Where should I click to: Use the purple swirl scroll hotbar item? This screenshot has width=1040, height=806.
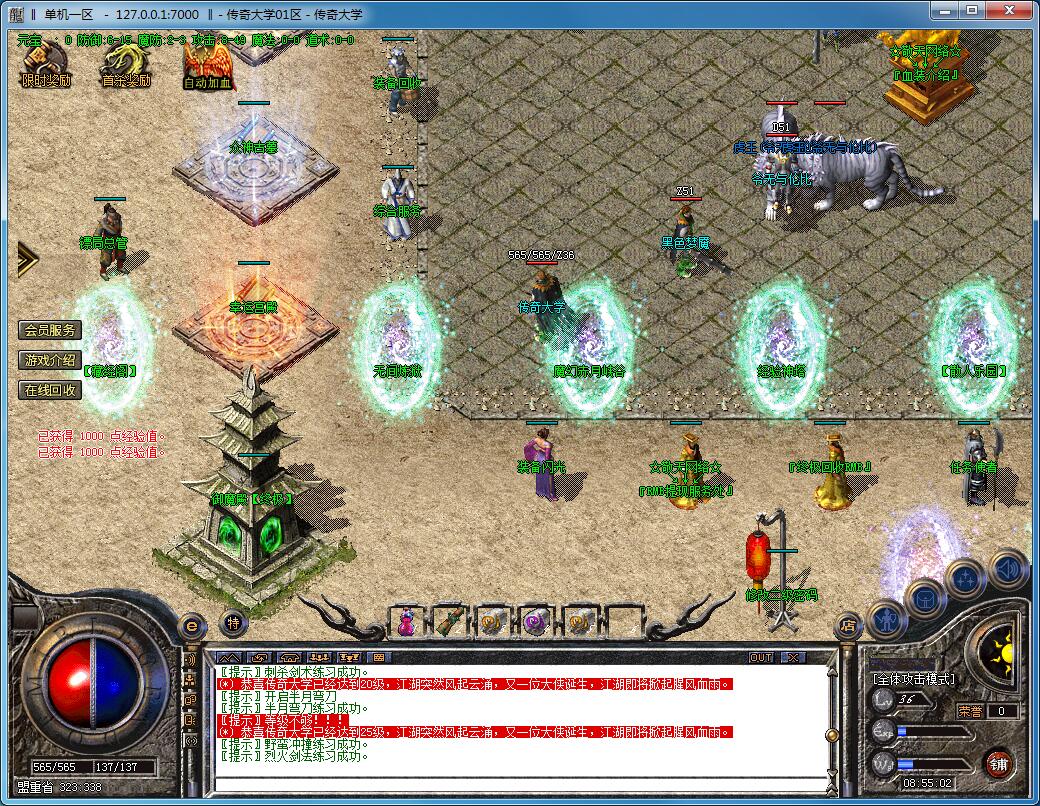[x=536, y=622]
